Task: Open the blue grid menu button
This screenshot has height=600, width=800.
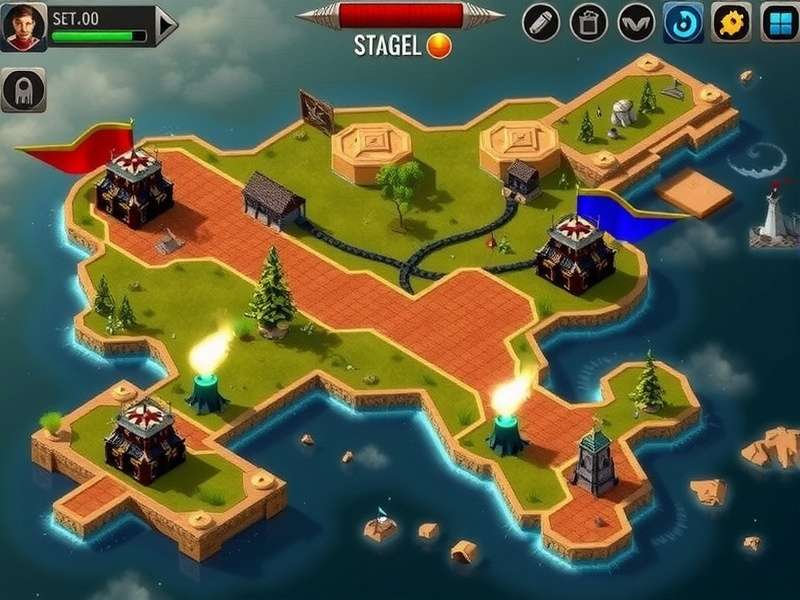Action: click(778, 22)
